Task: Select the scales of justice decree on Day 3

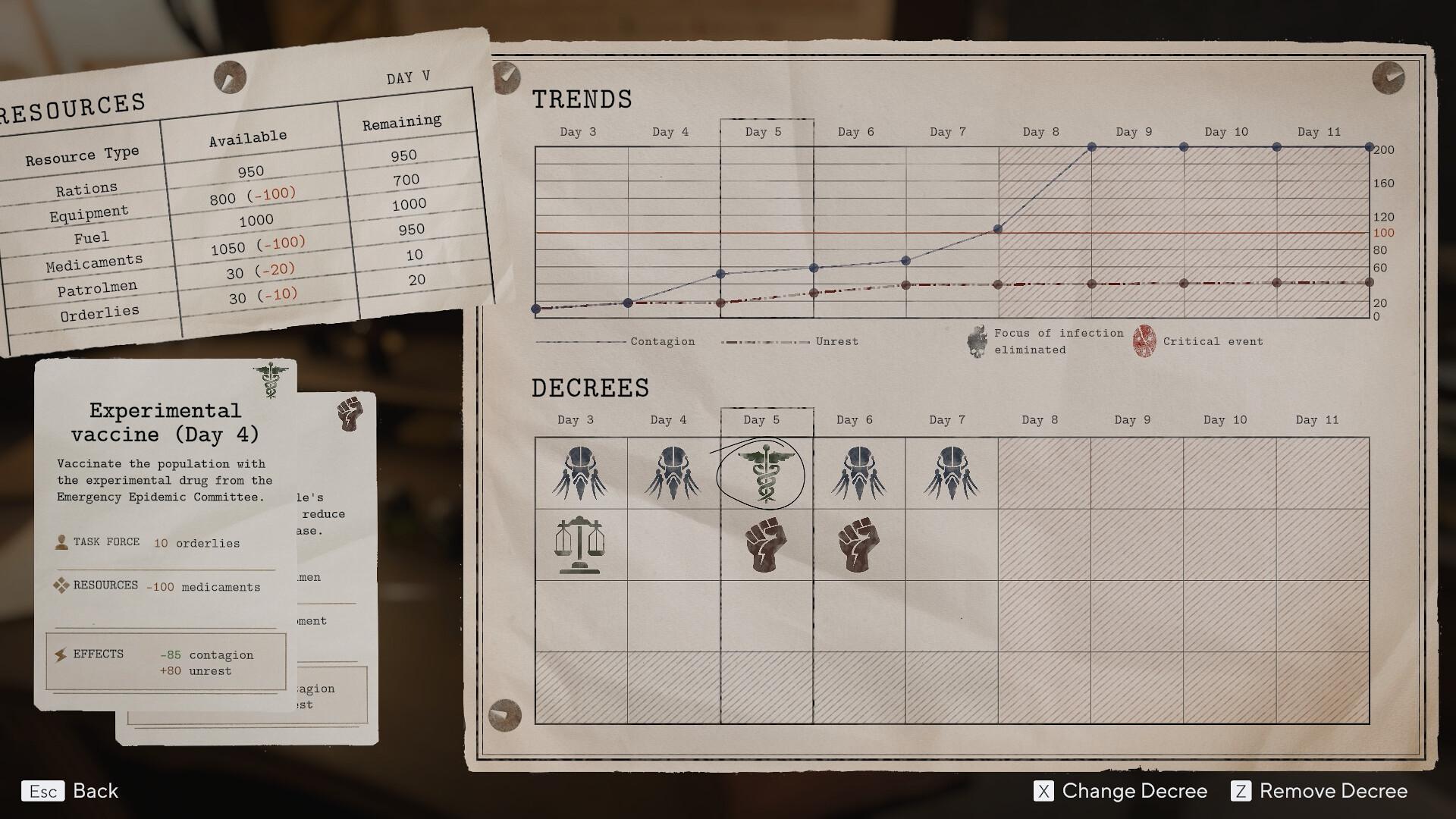Action: tap(579, 544)
